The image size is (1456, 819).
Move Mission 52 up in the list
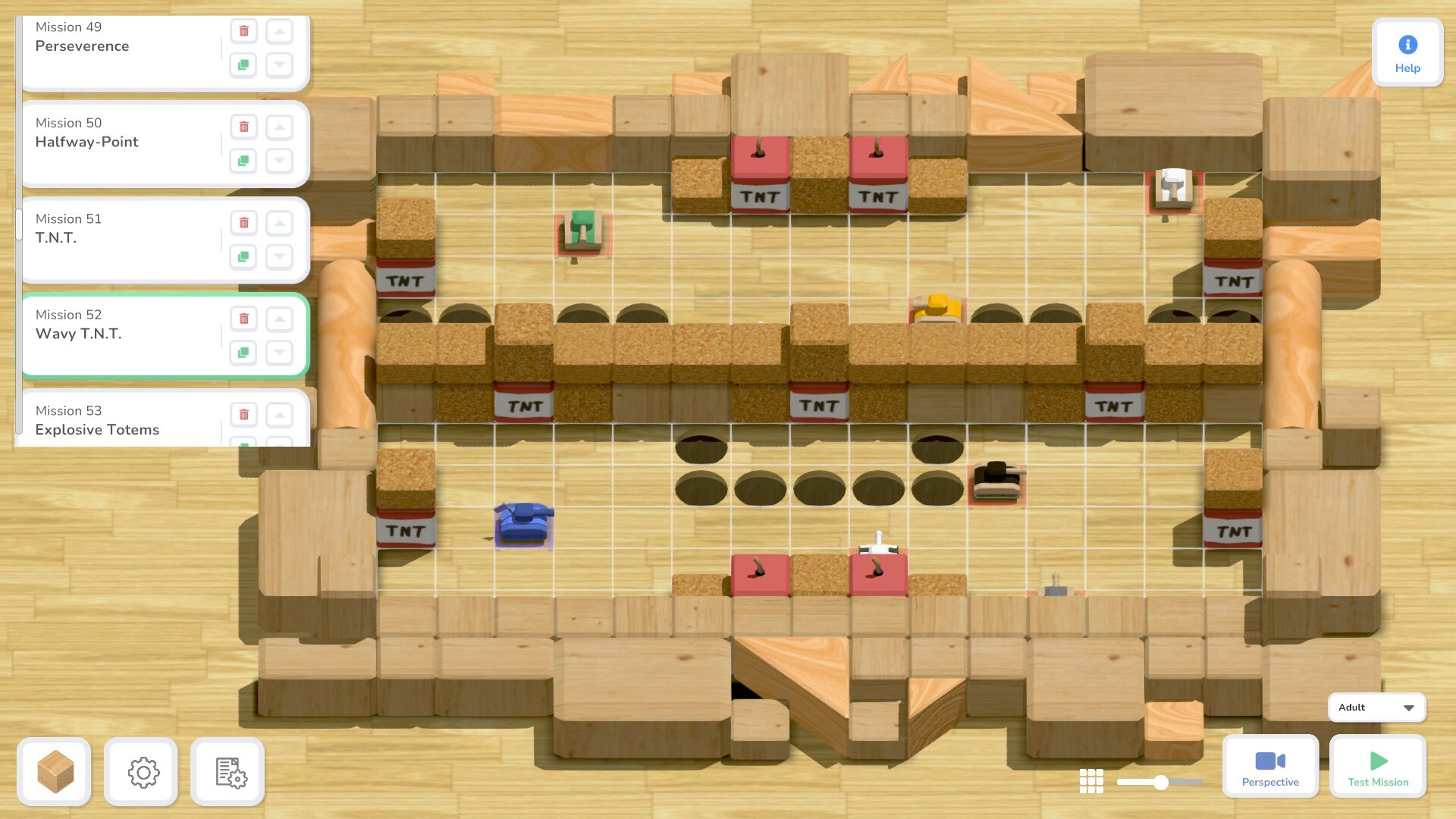point(279,318)
